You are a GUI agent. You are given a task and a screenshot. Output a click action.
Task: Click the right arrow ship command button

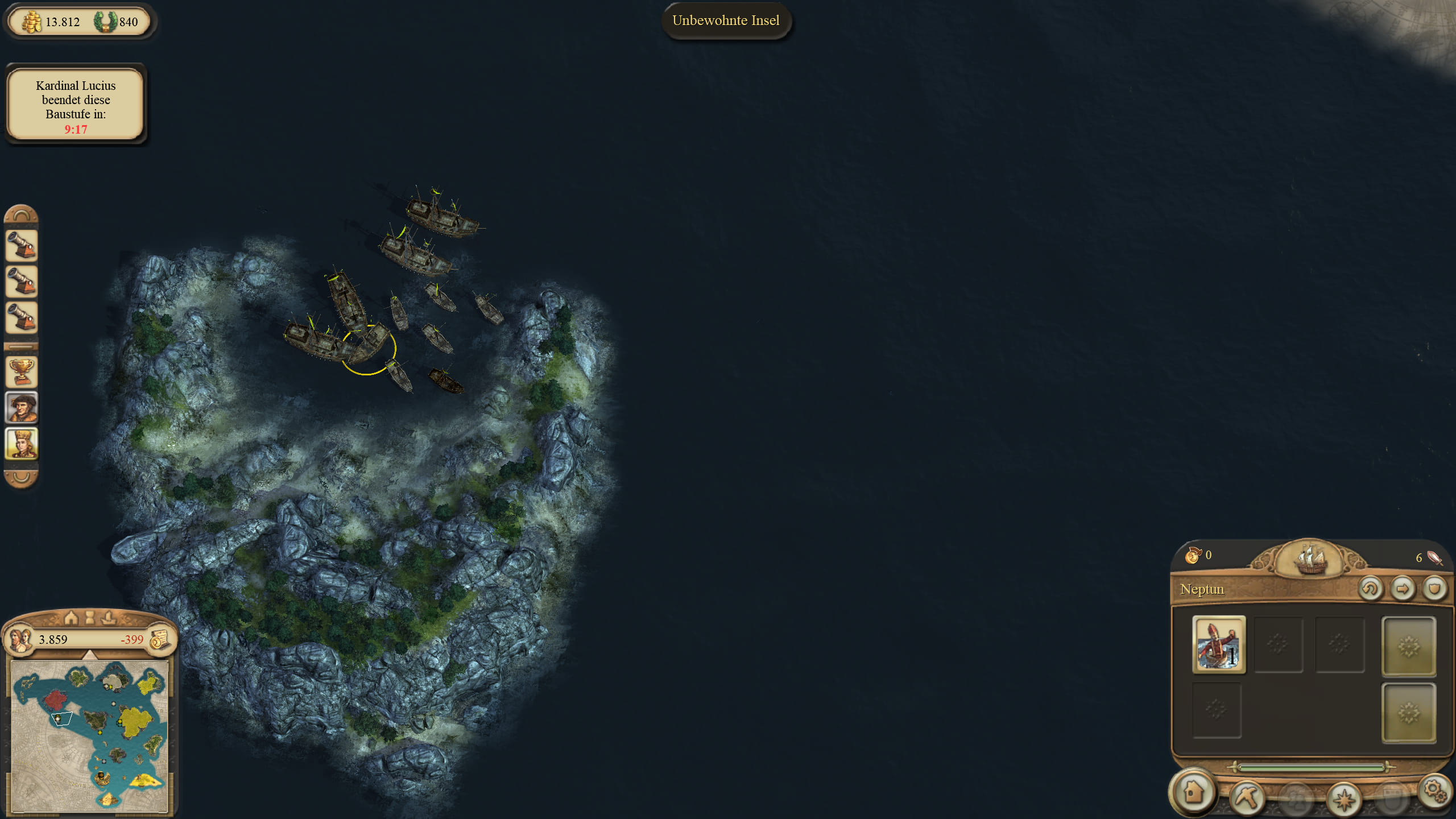(1402, 589)
